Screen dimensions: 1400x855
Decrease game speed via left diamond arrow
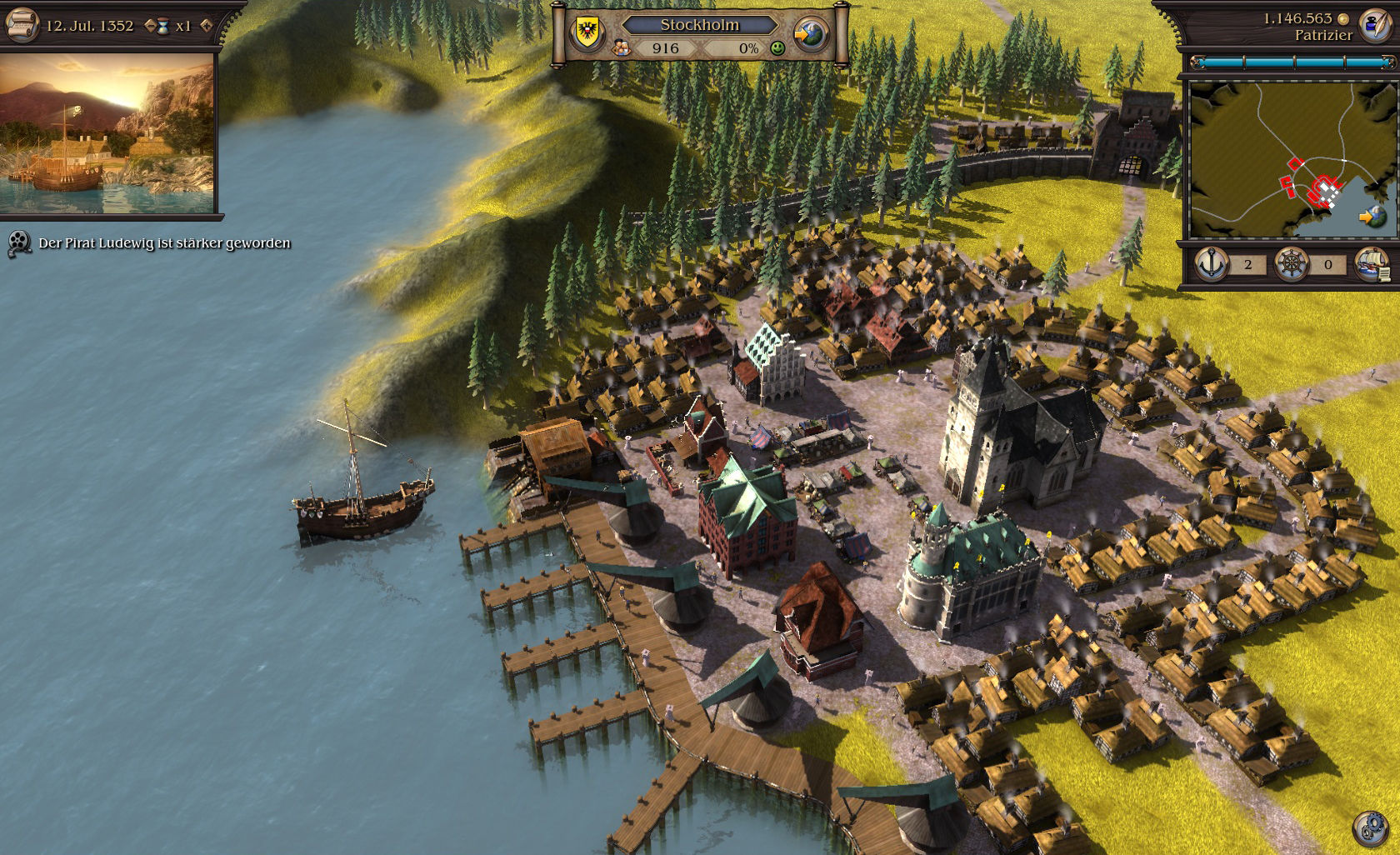(x=151, y=25)
